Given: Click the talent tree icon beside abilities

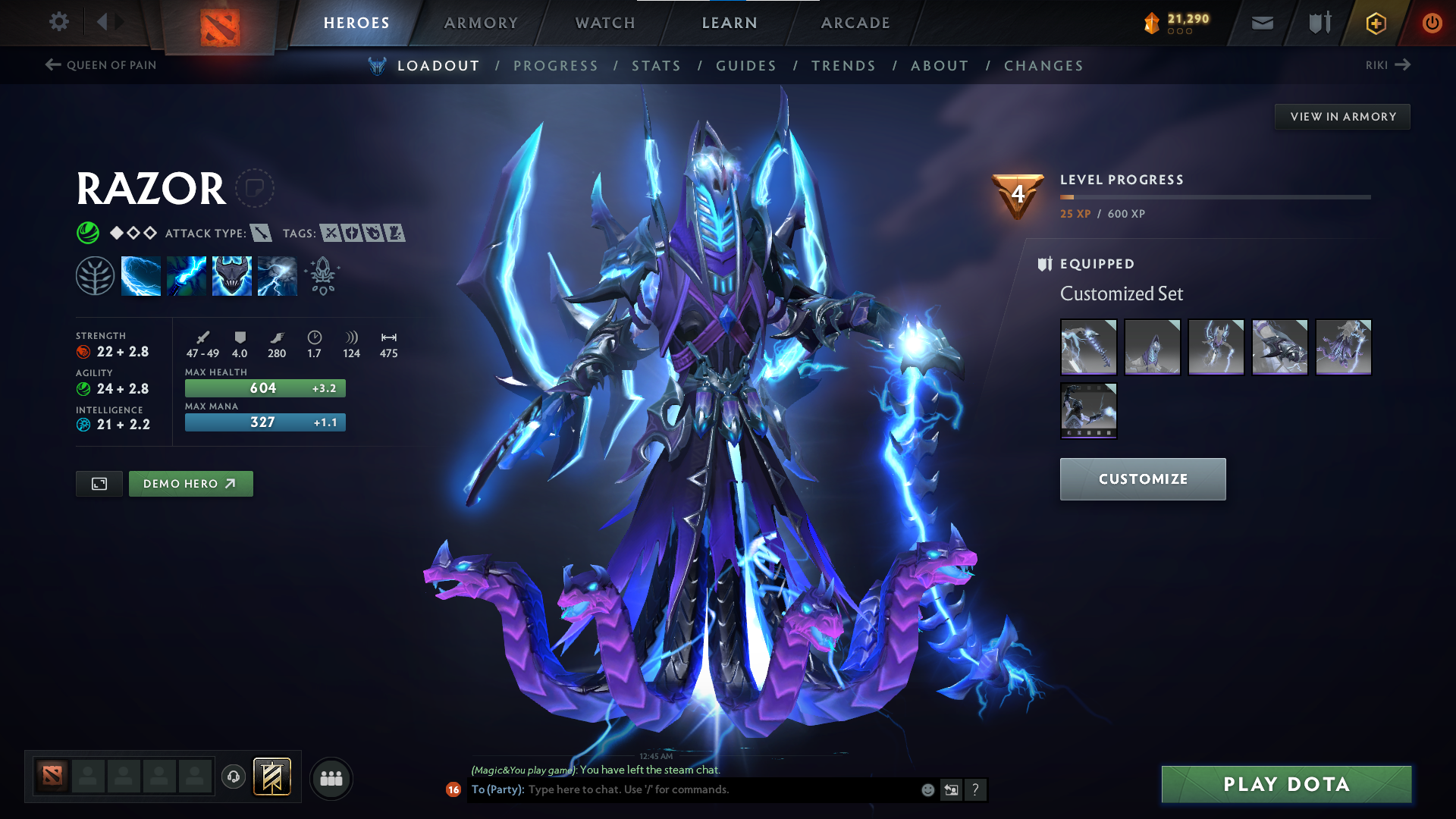Looking at the screenshot, I should pyautogui.click(x=96, y=275).
